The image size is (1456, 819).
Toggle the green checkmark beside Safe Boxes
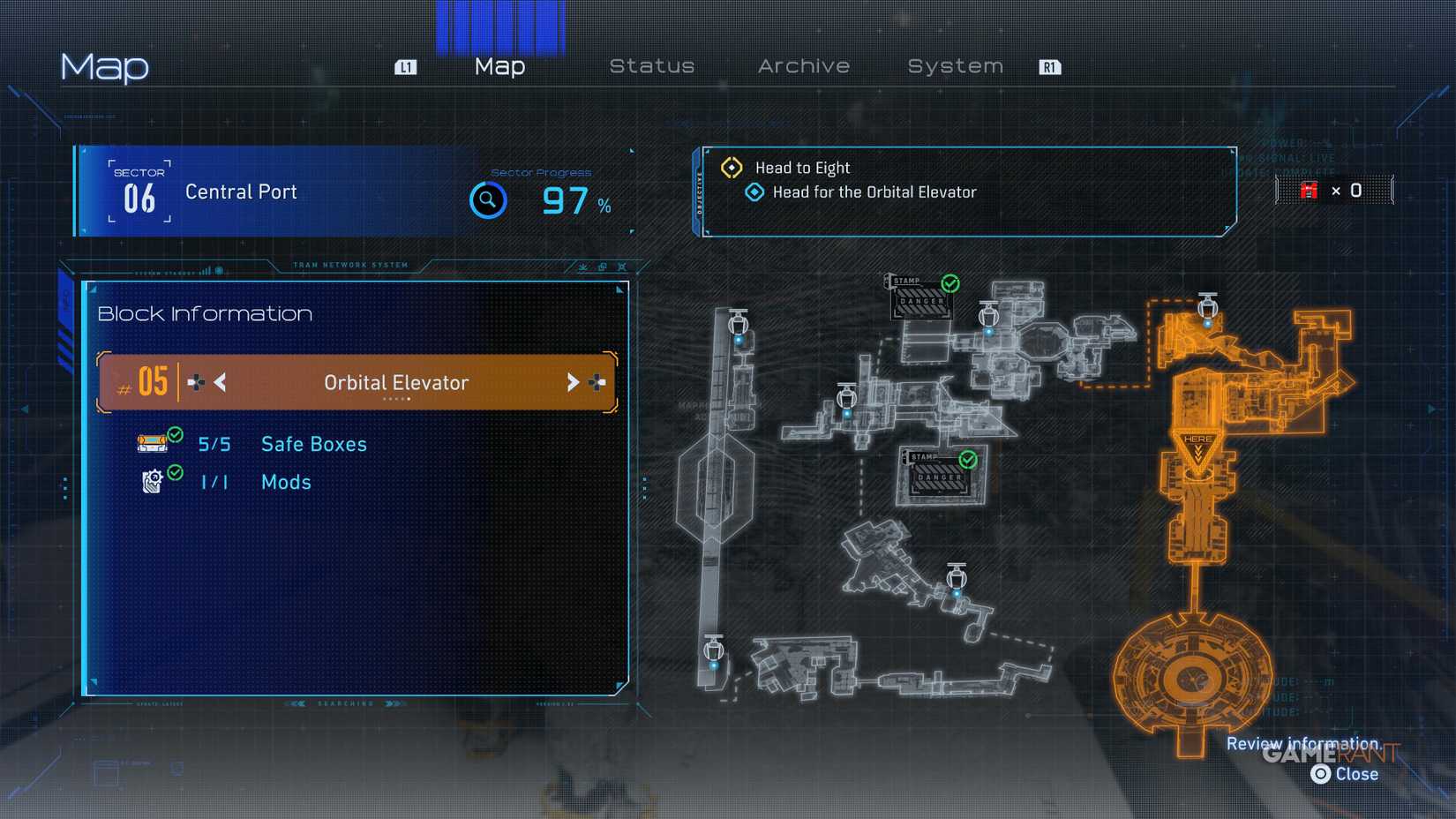[x=175, y=434]
